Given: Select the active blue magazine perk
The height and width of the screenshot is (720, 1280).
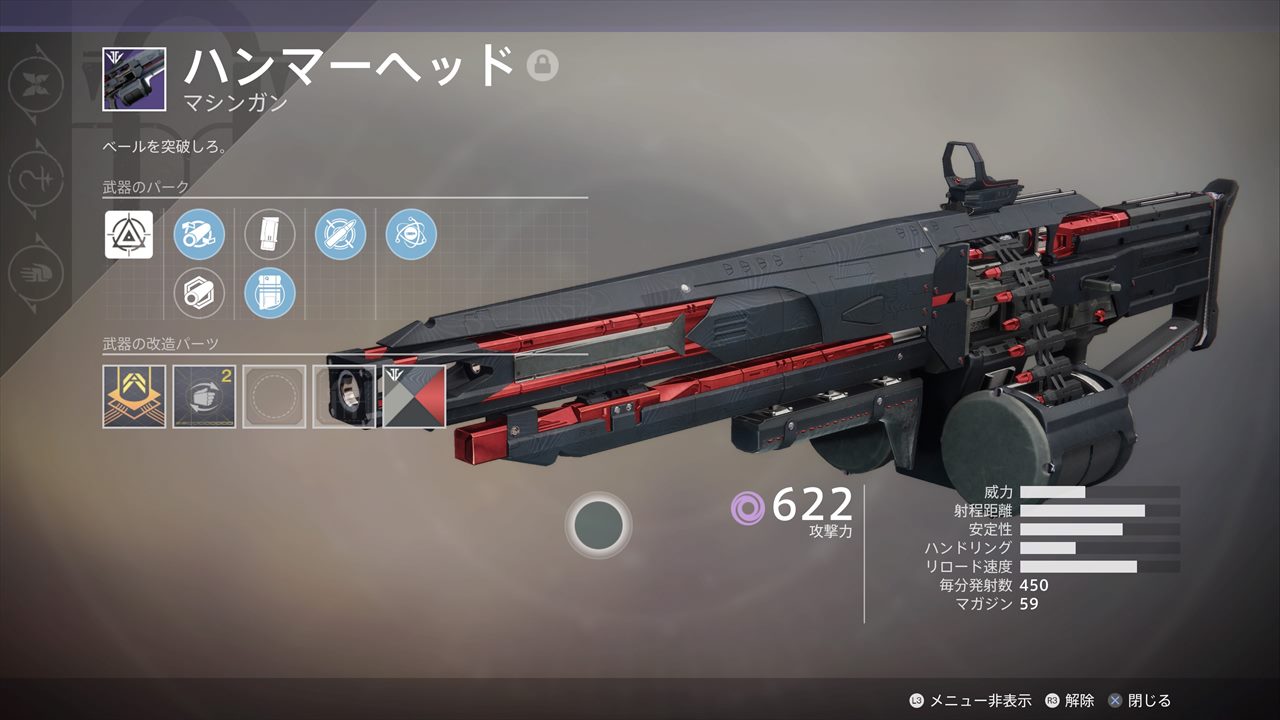Looking at the screenshot, I should coord(270,293).
